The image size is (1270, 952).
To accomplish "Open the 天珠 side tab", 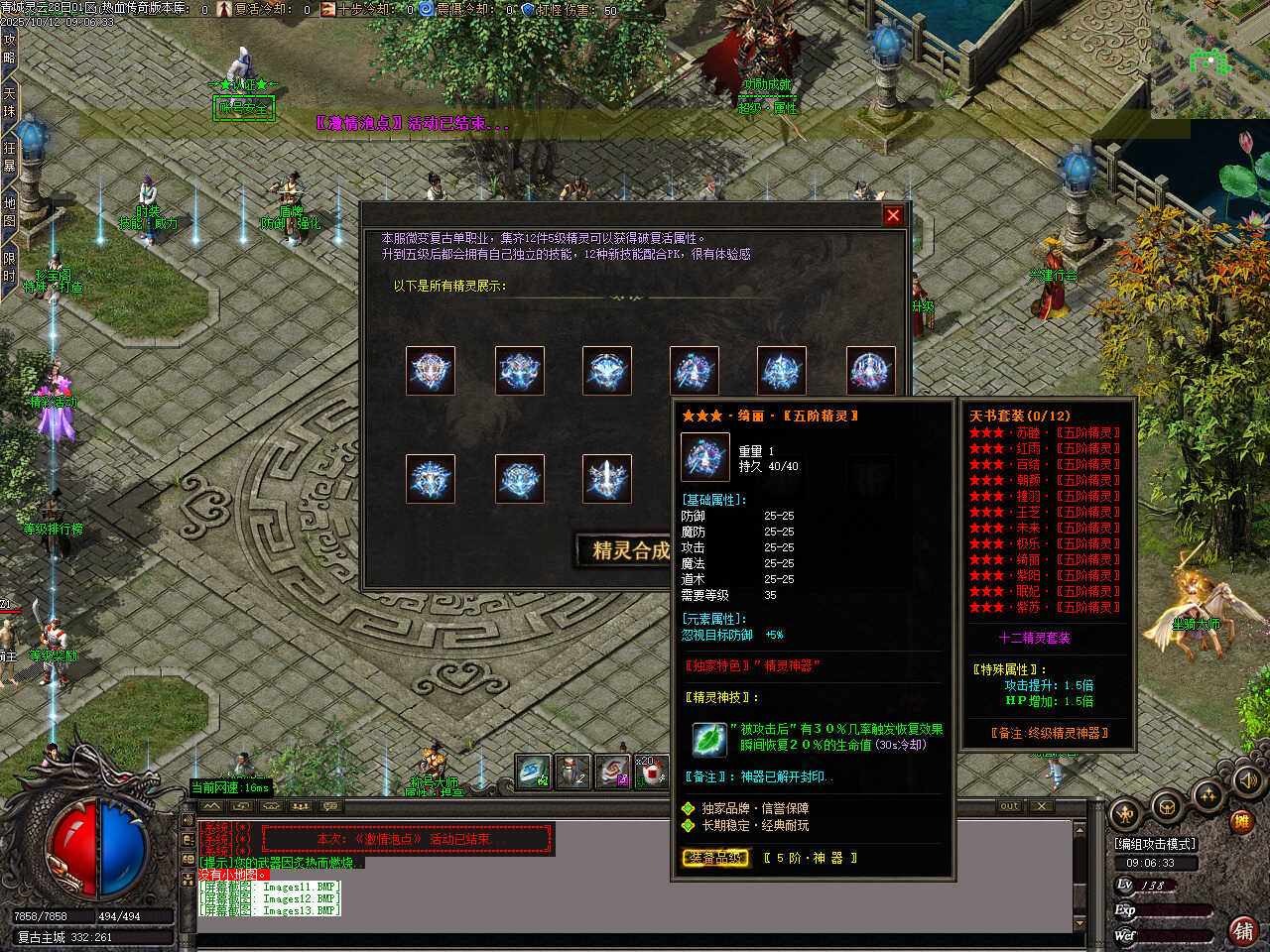I will click(9, 102).
